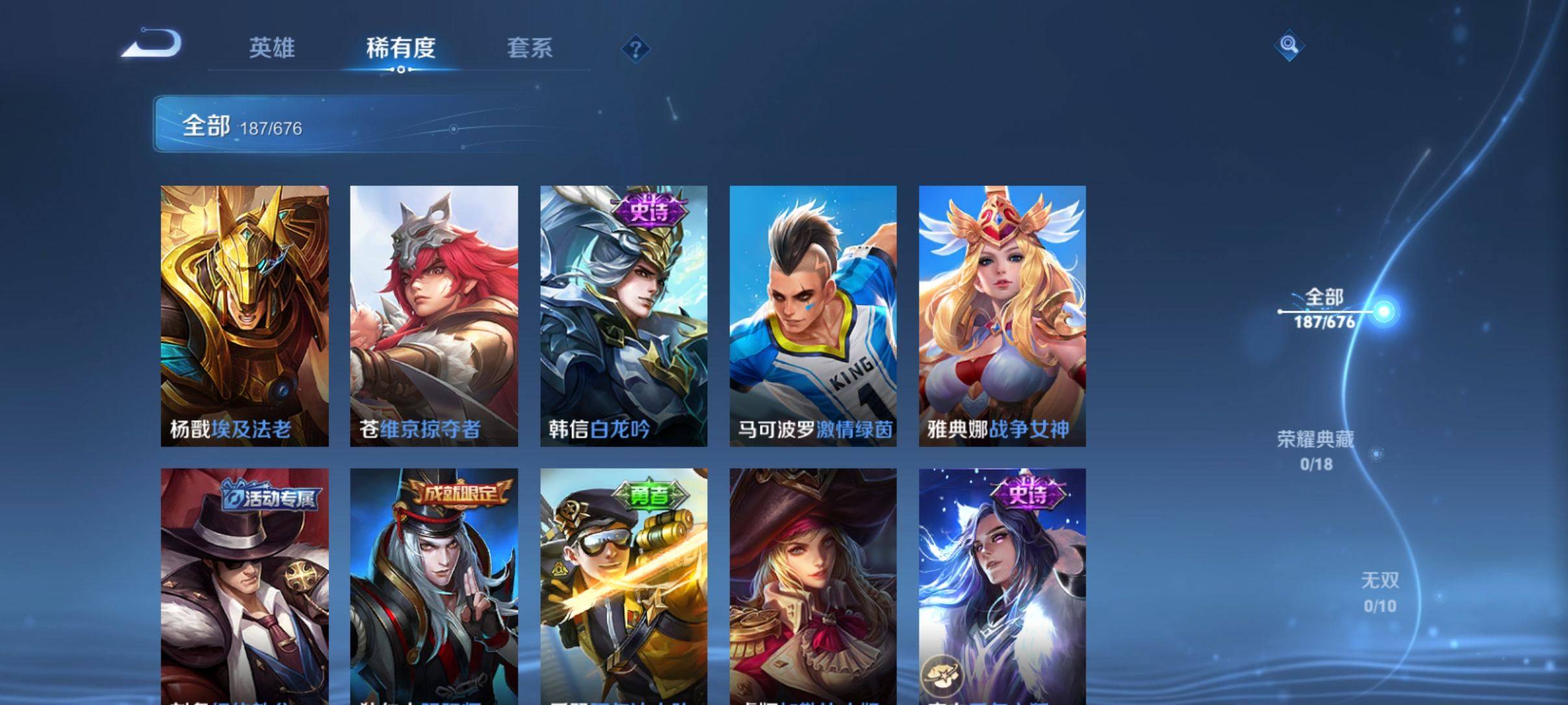The height and width of the screenshot is (705, 1568).
Task: Show help via the question mark icon
Action: pos(636,49)
